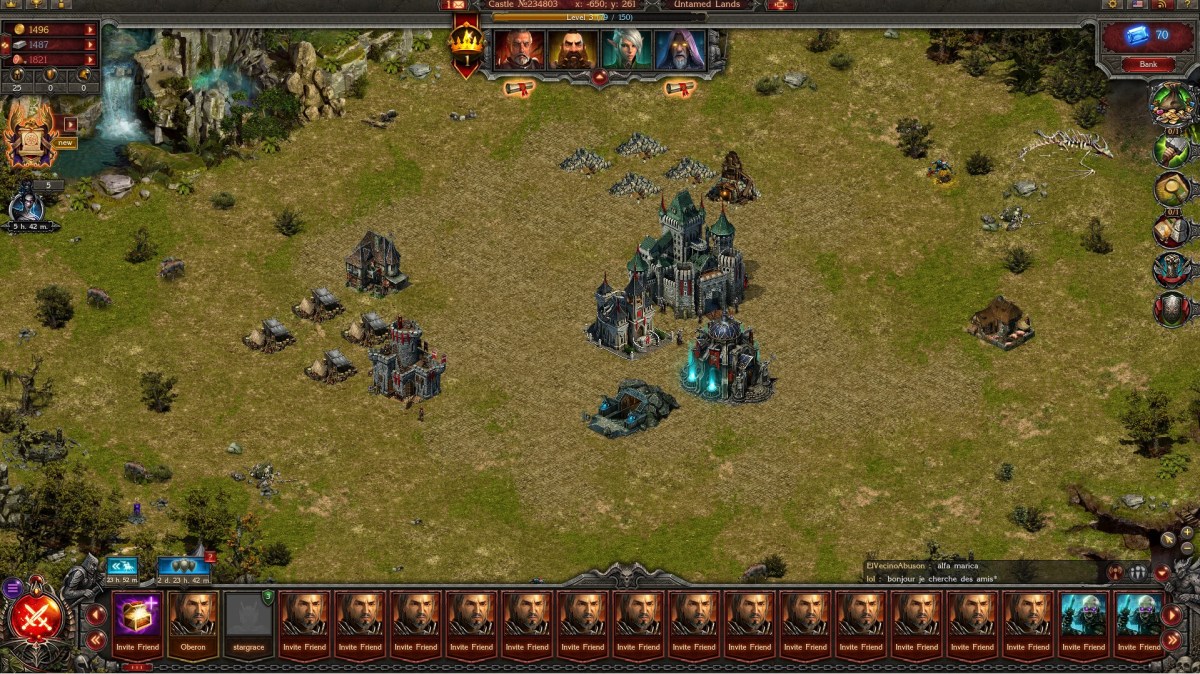Open the mail envelope at the top
Image resolution: width=1200 pixels, height=674 pixels.
454,5
